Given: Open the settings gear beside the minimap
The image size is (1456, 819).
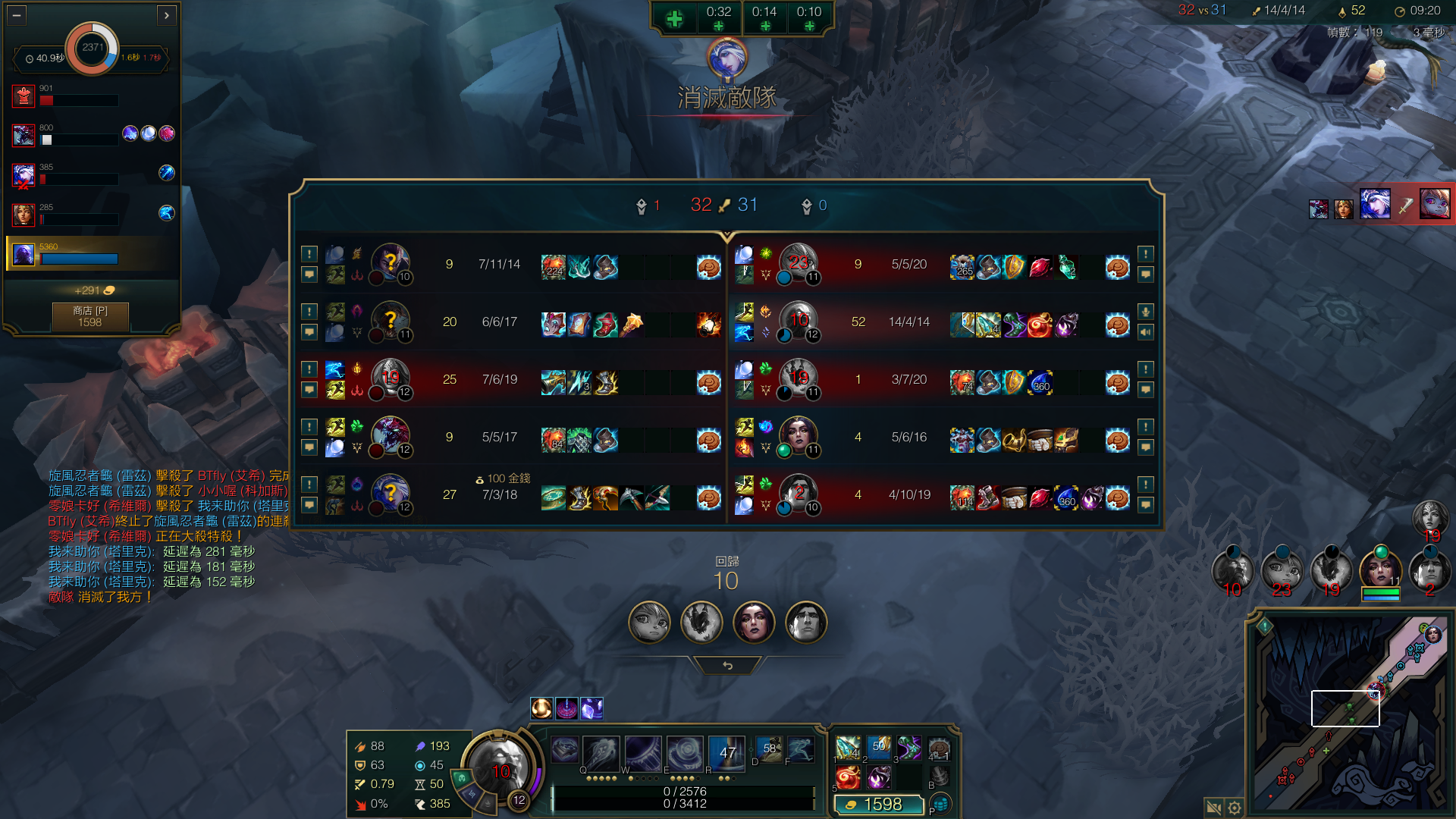Looking at the screenshot, I should (x=1235, y=808).
